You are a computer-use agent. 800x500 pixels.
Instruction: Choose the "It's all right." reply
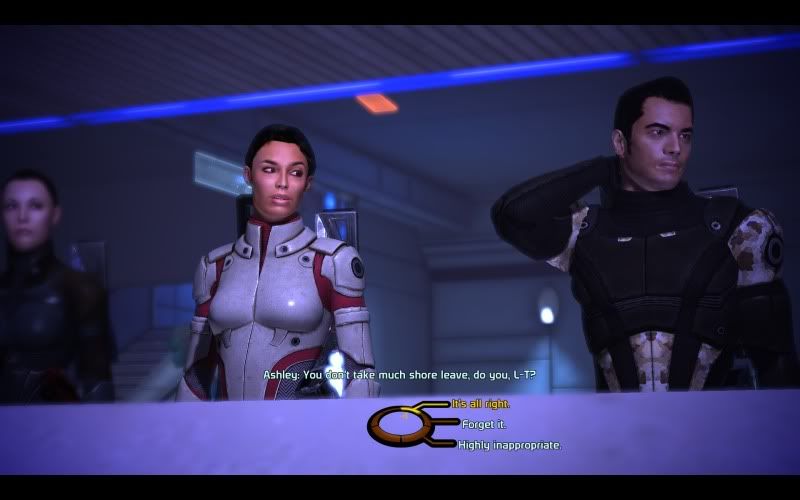coord(481,404)
